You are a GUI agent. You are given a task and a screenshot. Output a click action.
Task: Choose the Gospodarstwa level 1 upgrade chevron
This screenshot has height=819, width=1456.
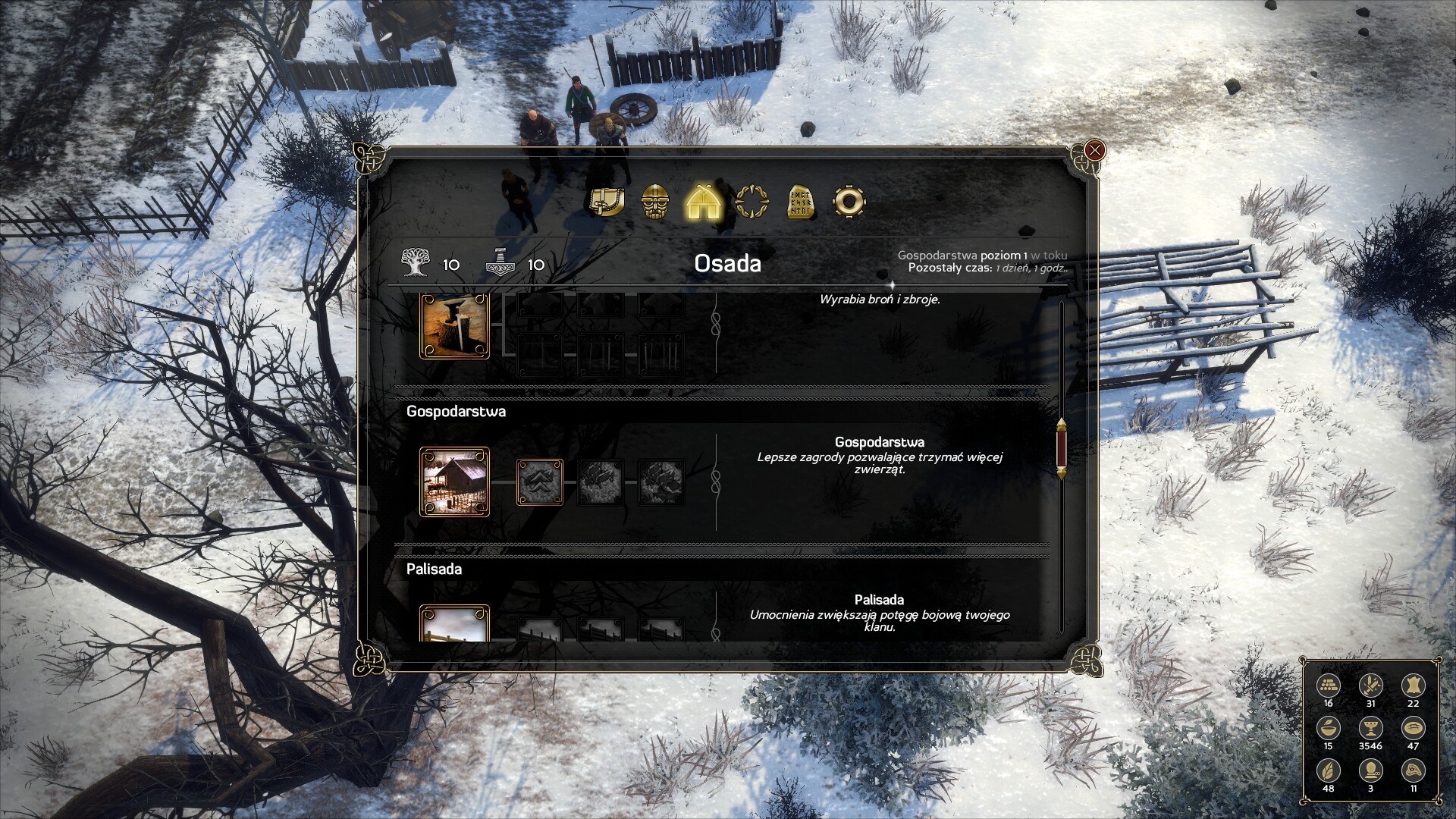pos(540,482)
